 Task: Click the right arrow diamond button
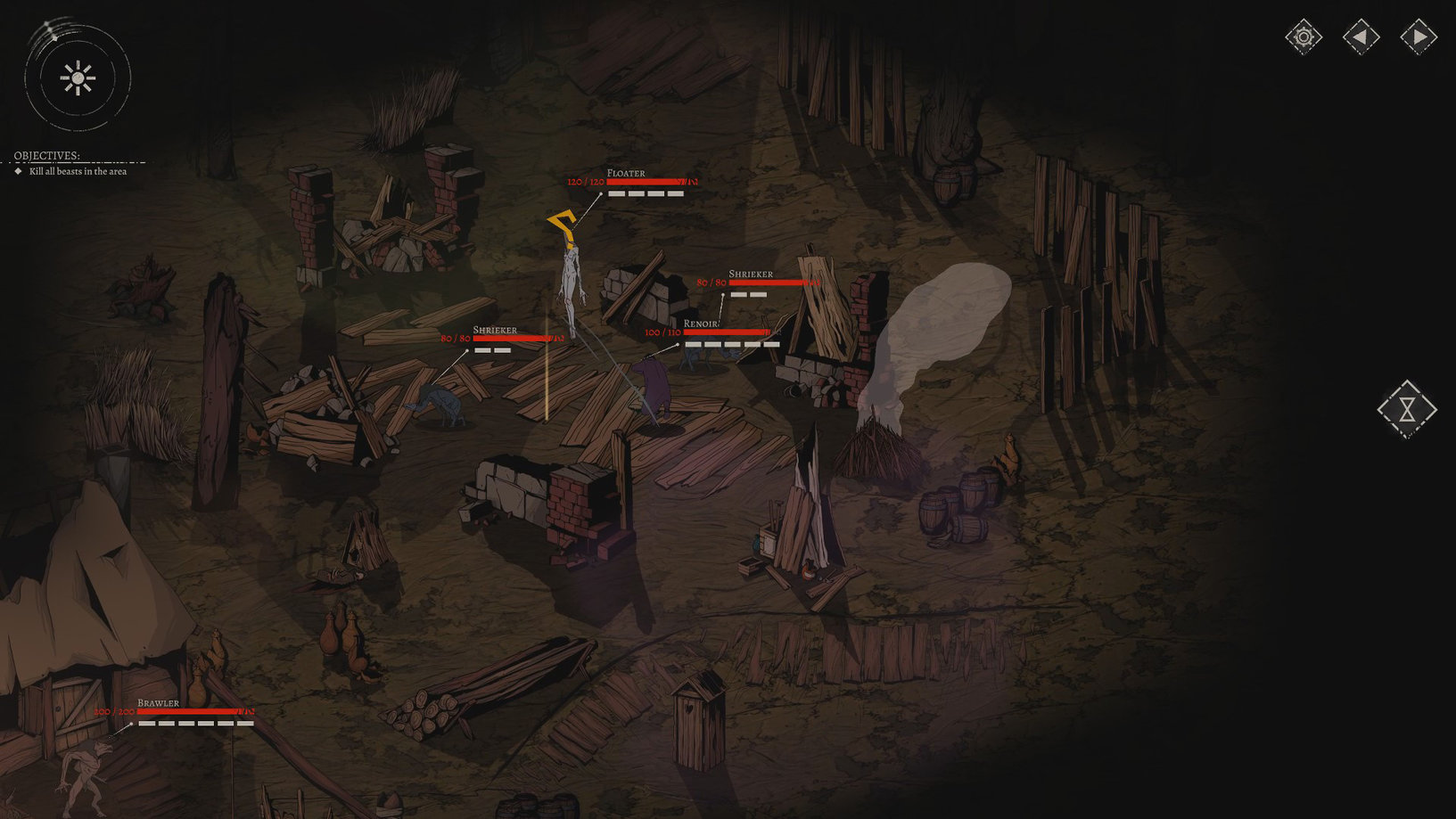[x=1419, y=37]
